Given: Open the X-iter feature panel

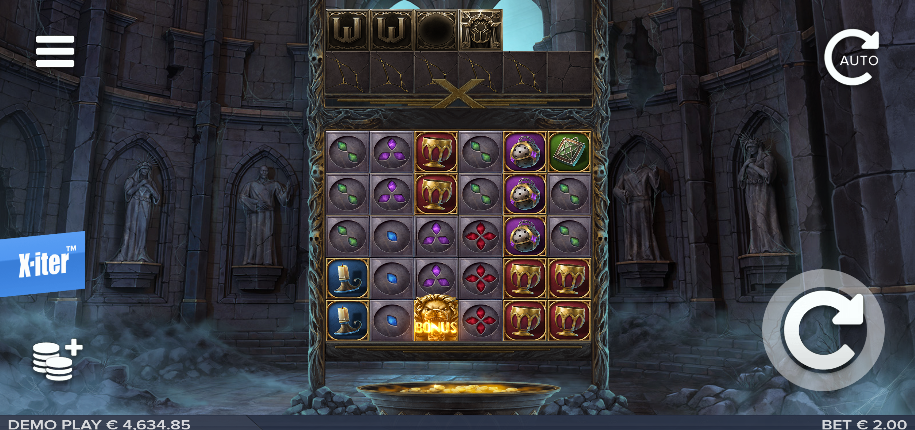Looking at the screenshot, I should click(x=42, y=264).
